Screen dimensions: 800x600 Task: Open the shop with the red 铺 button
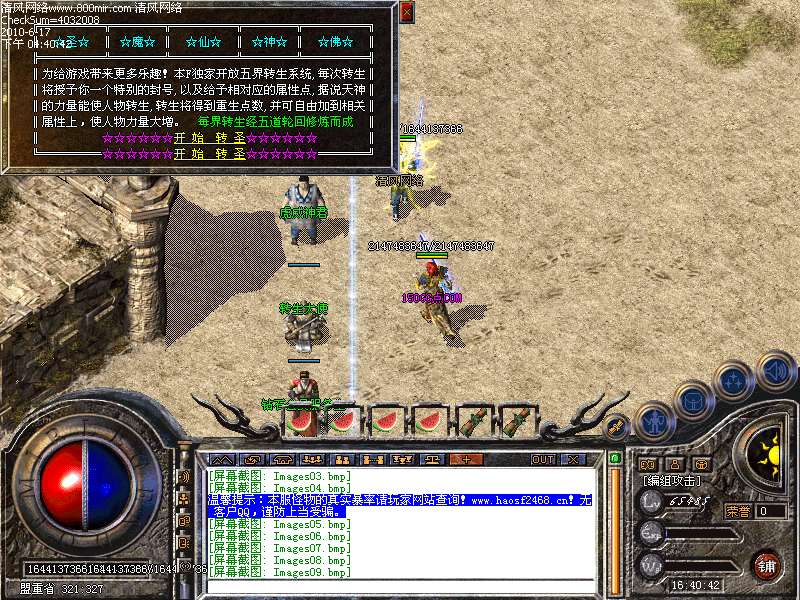(x=766, y=565)
